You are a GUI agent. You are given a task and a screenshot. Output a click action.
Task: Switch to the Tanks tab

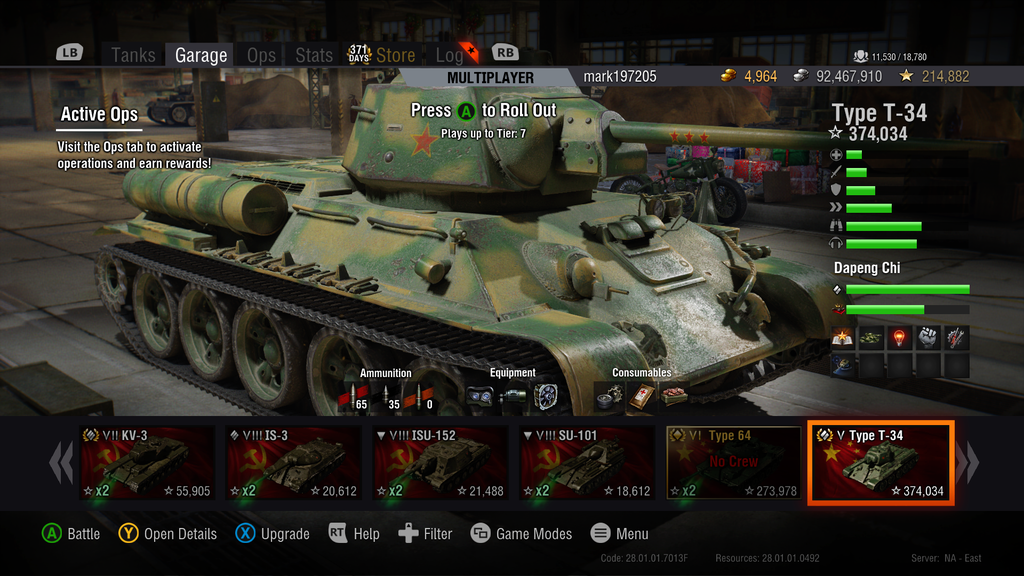click(x=133, y=56)
